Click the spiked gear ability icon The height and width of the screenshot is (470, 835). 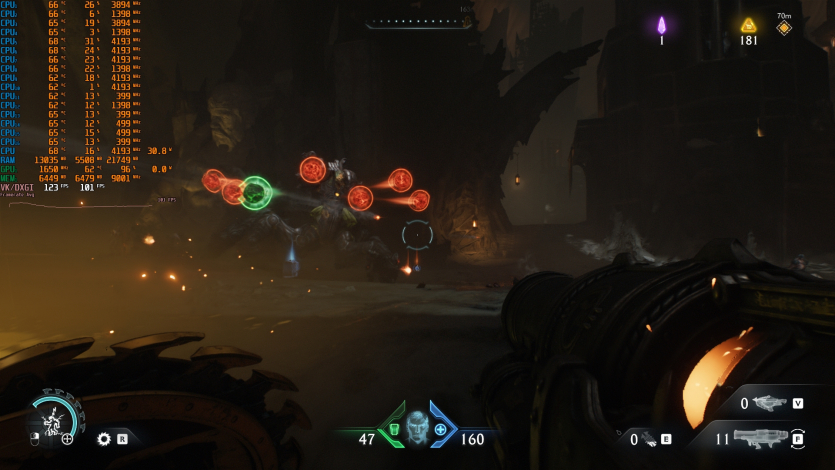[104, 438]
